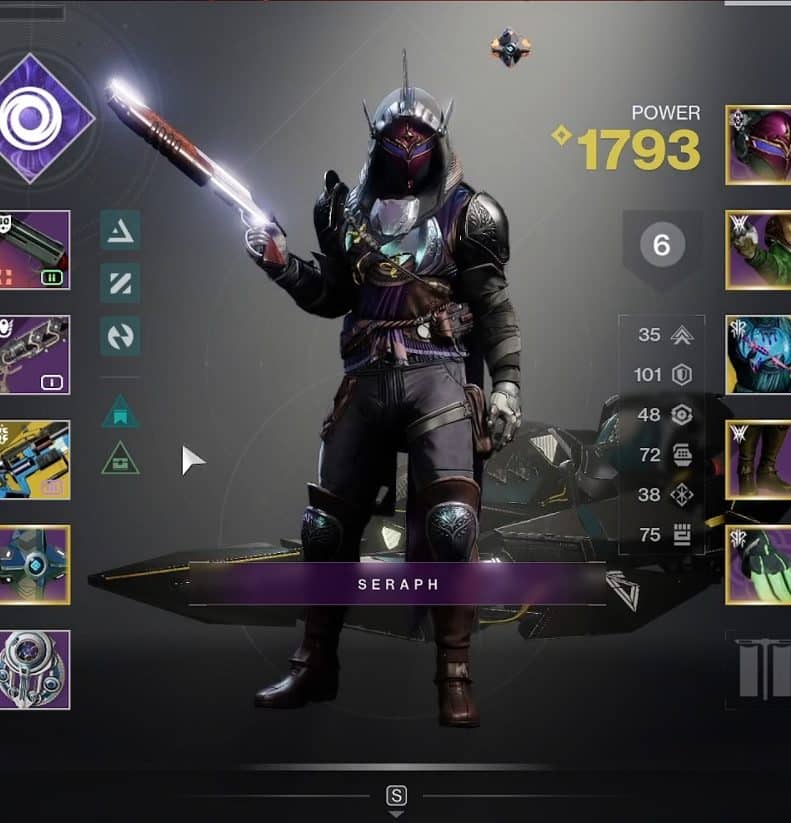The width and height of the screenshot is (791, 823).
Task: Click the teal circular-arrows square icon
Action: (x=120, y=336)
